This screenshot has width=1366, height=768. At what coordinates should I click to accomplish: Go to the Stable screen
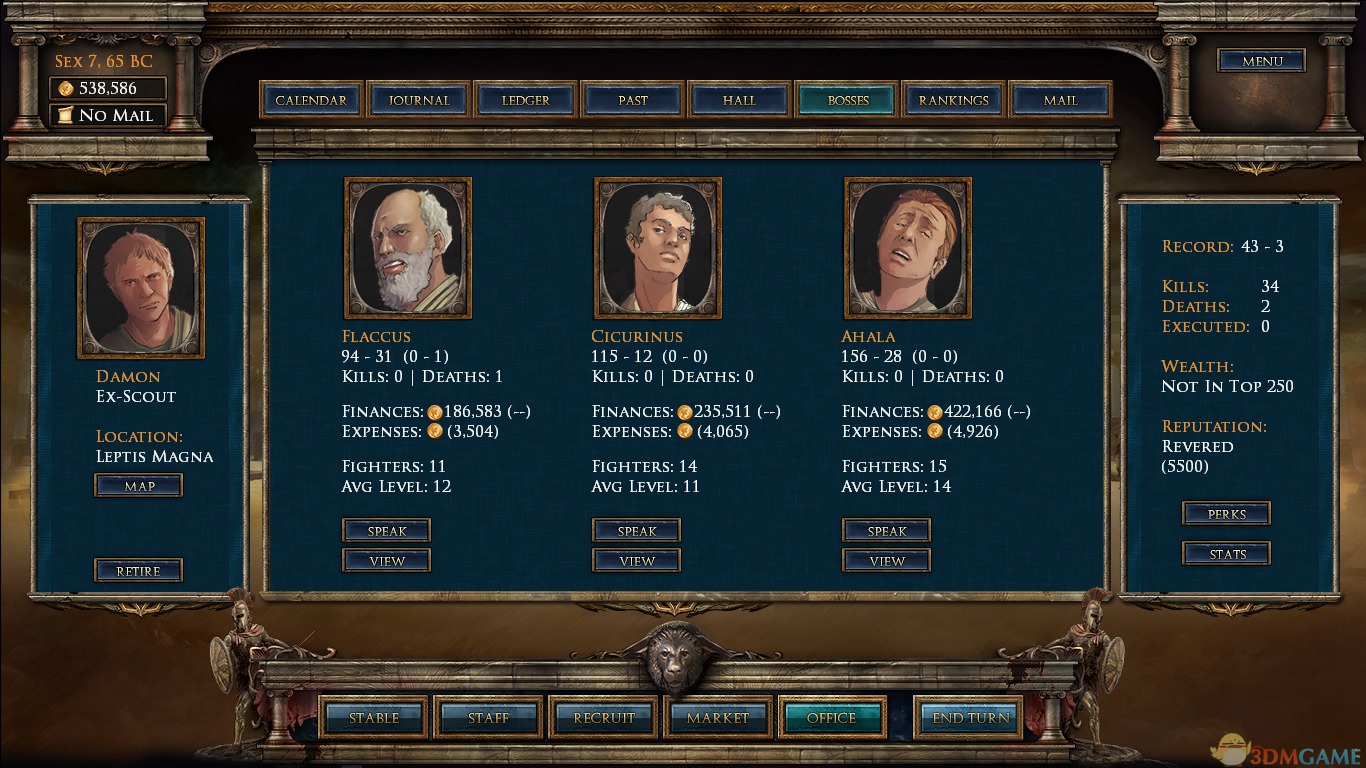[x=374, y=717]
